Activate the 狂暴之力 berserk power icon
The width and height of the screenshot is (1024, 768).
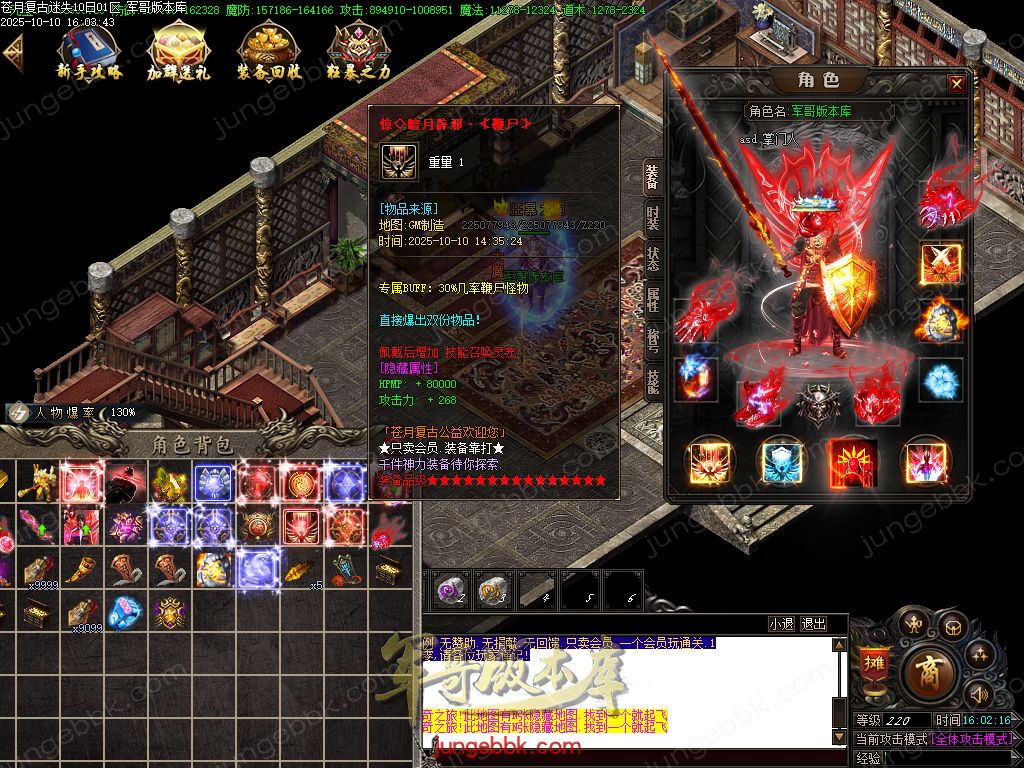coord(359,52)
